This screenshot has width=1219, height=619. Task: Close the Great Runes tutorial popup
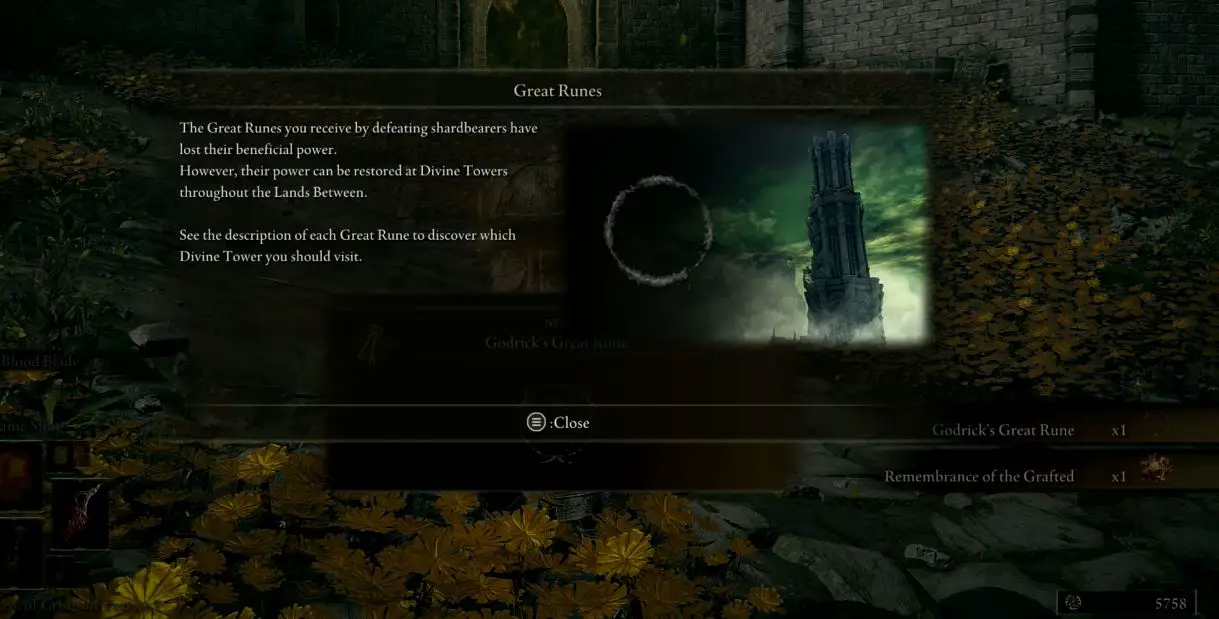coord(558,423)
